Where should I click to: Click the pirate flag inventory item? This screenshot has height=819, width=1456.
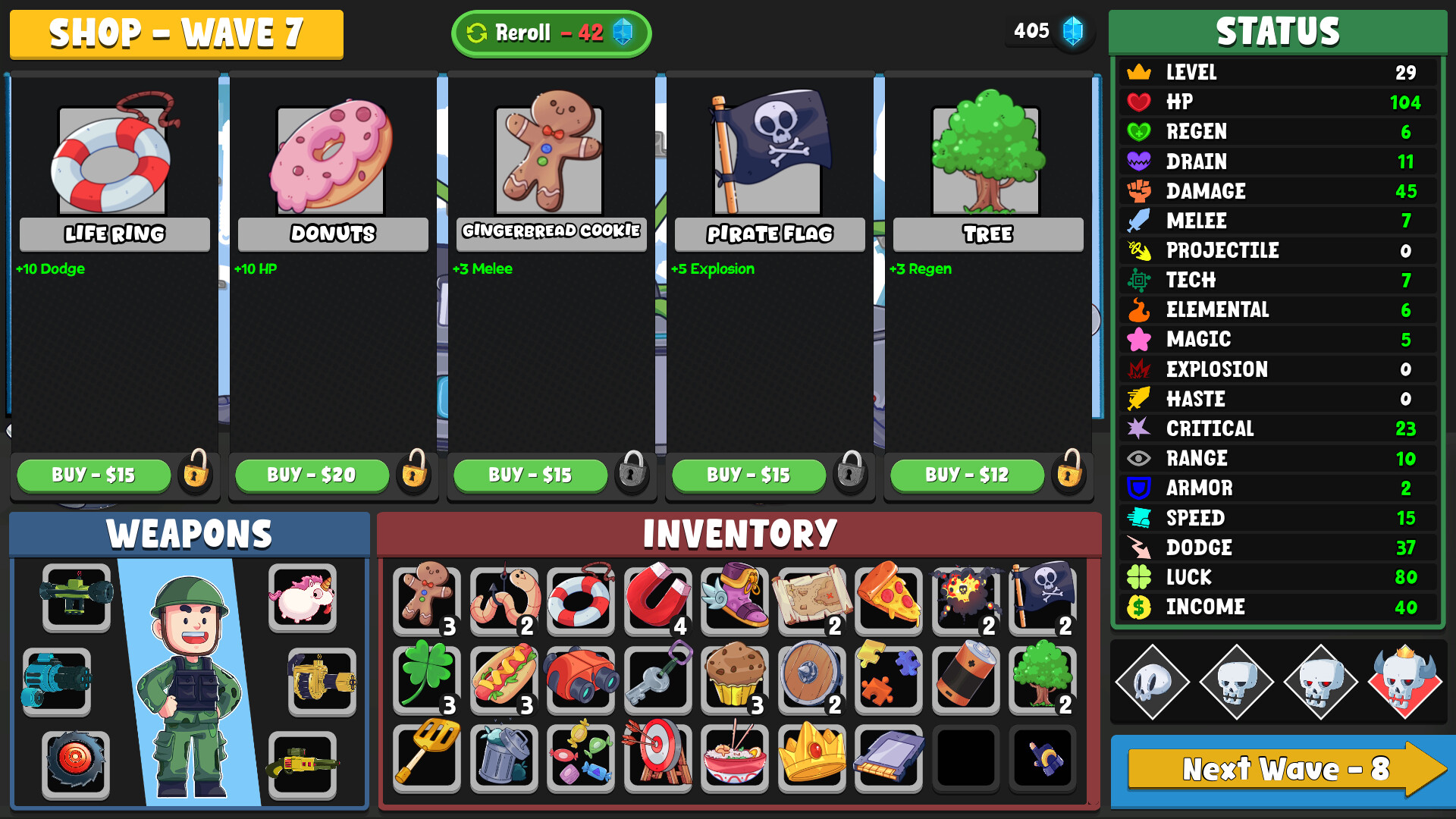[x=1043, y=601]
